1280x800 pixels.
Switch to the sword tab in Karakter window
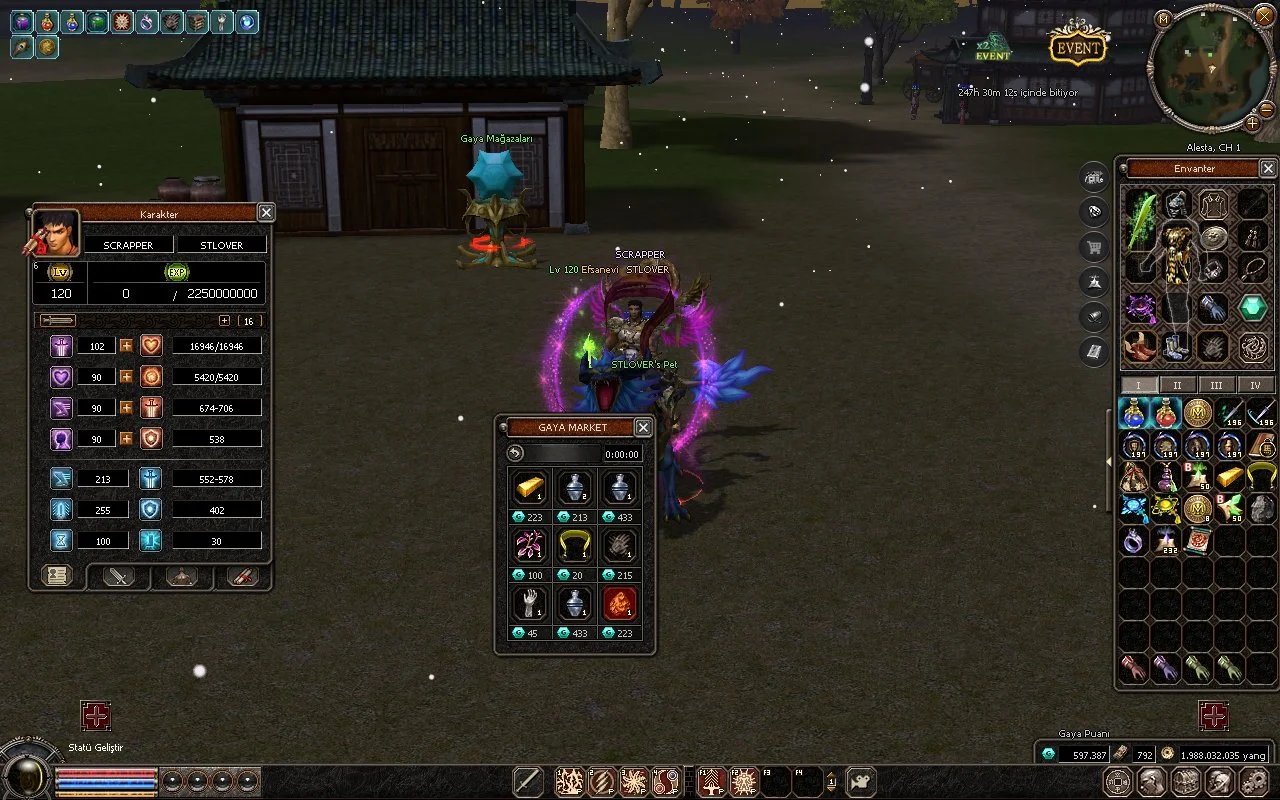coord(119,576)
